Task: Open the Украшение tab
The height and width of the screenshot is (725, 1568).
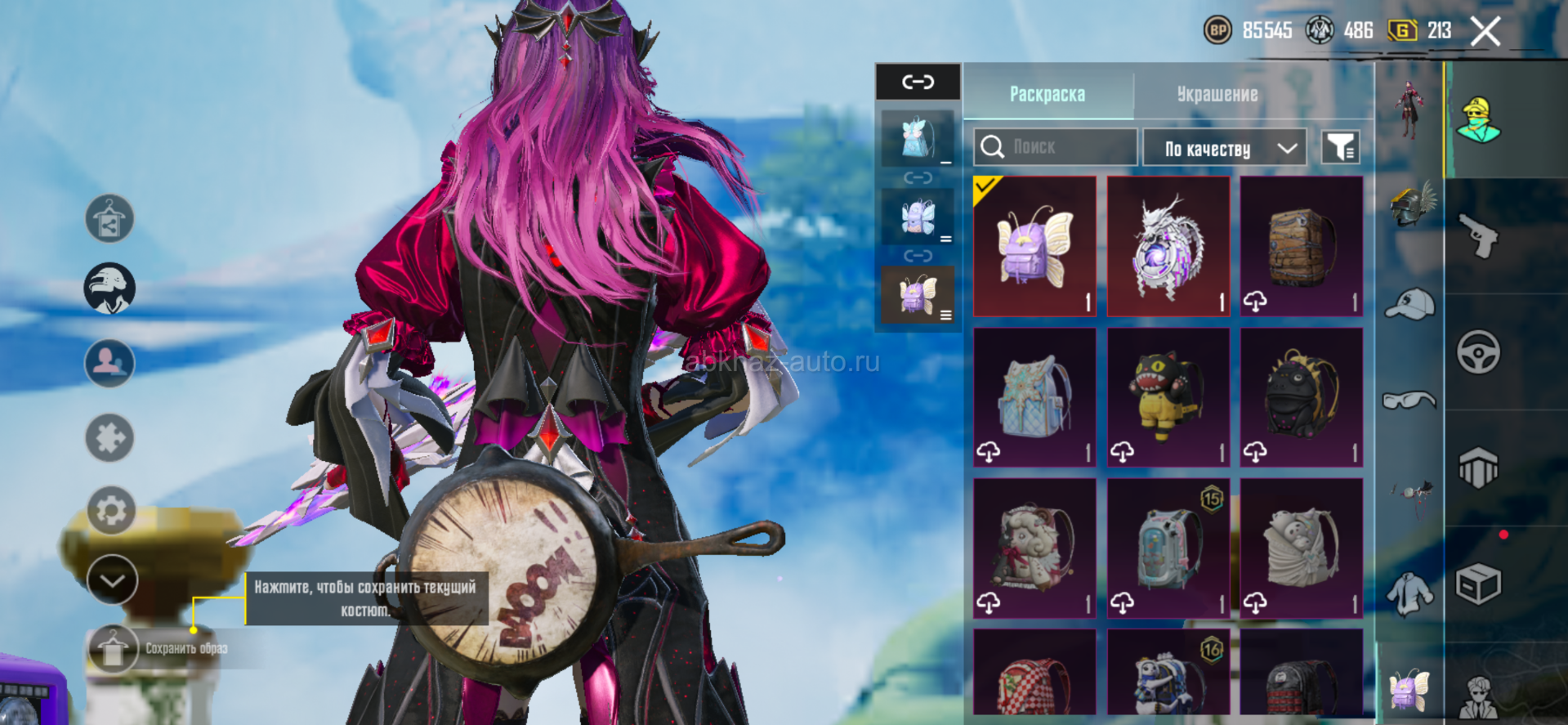Action: [x=1217, y=94]
